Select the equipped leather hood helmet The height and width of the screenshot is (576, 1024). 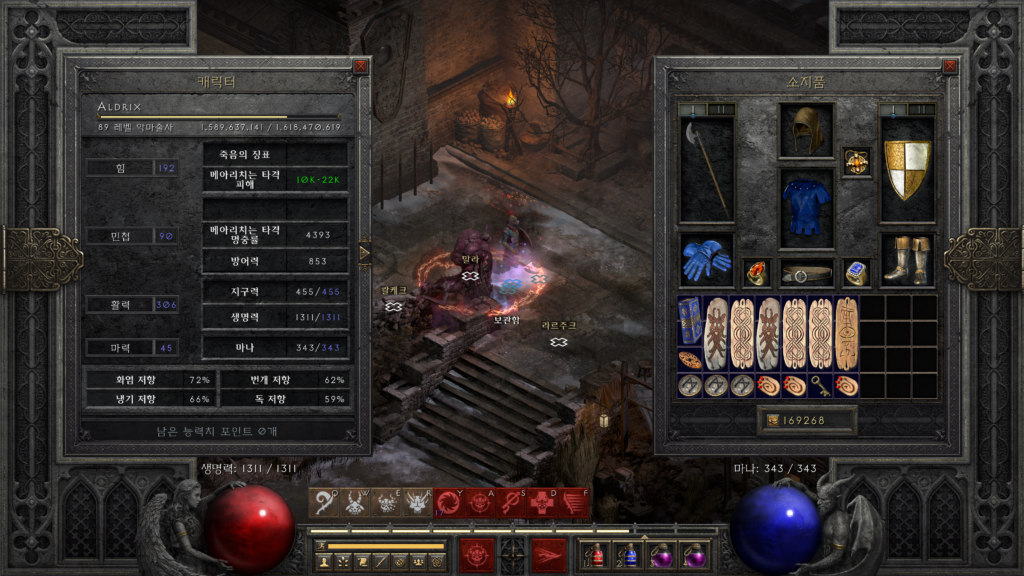coord(806,130)
